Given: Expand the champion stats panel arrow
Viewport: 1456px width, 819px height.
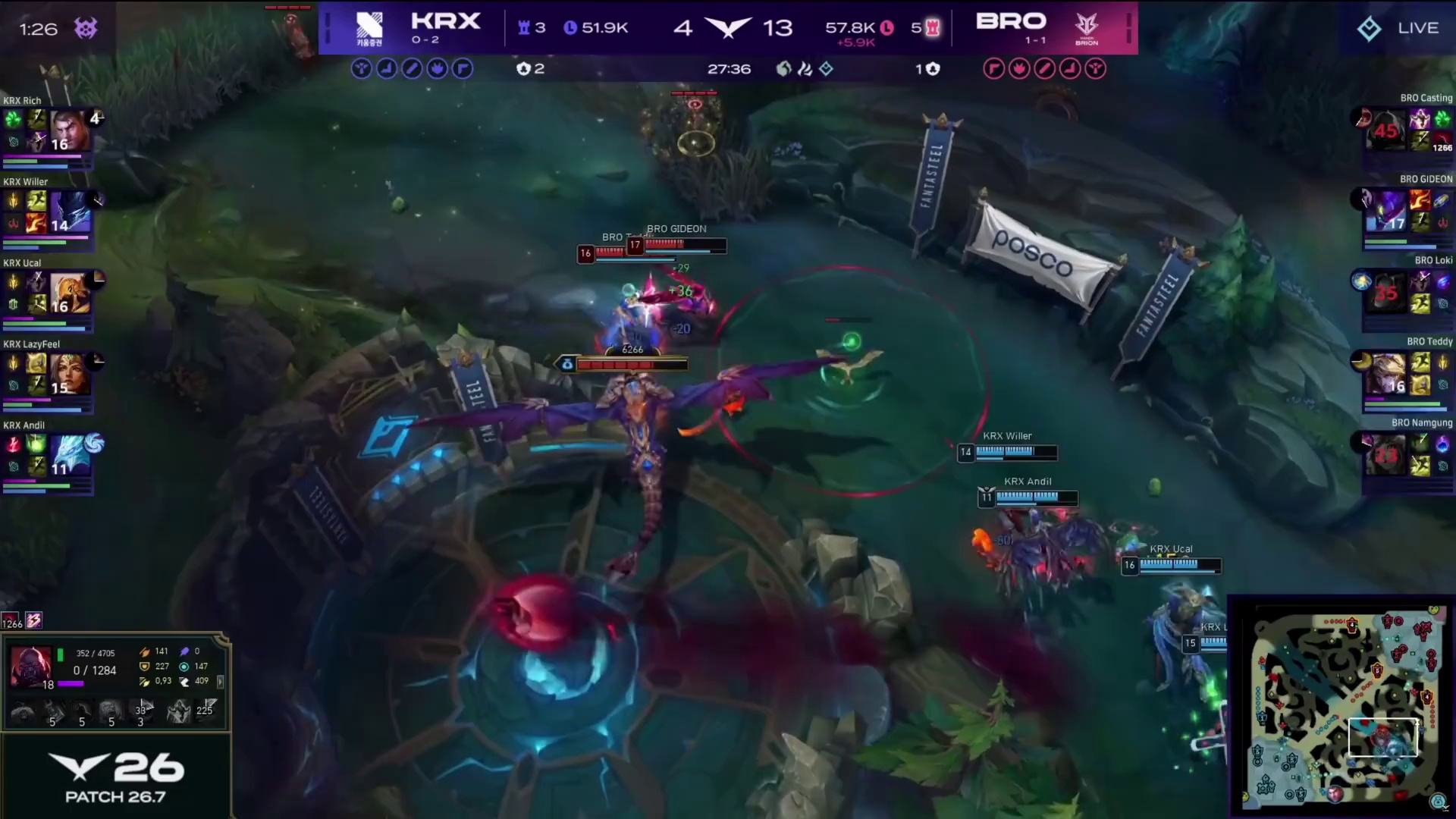Looking at the screenshot, I should 221,682.
